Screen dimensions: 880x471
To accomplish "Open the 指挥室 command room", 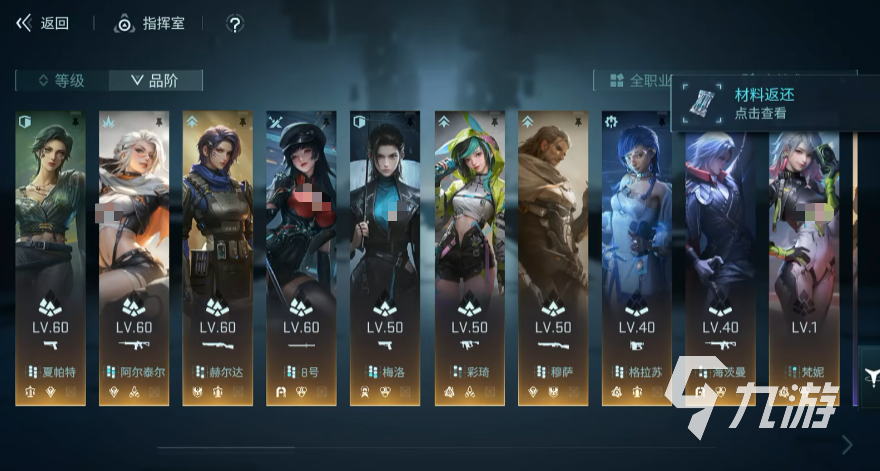I will point(151,23).
